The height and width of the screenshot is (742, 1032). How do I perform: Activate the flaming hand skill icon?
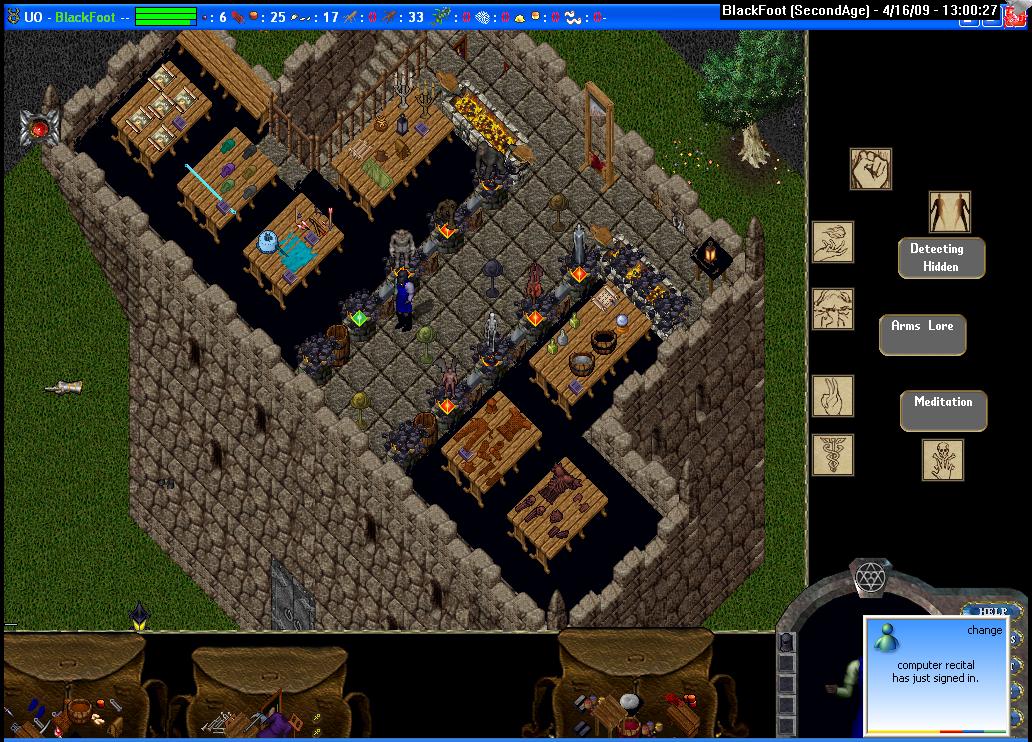pyautogui.click(x=832, y=242)
